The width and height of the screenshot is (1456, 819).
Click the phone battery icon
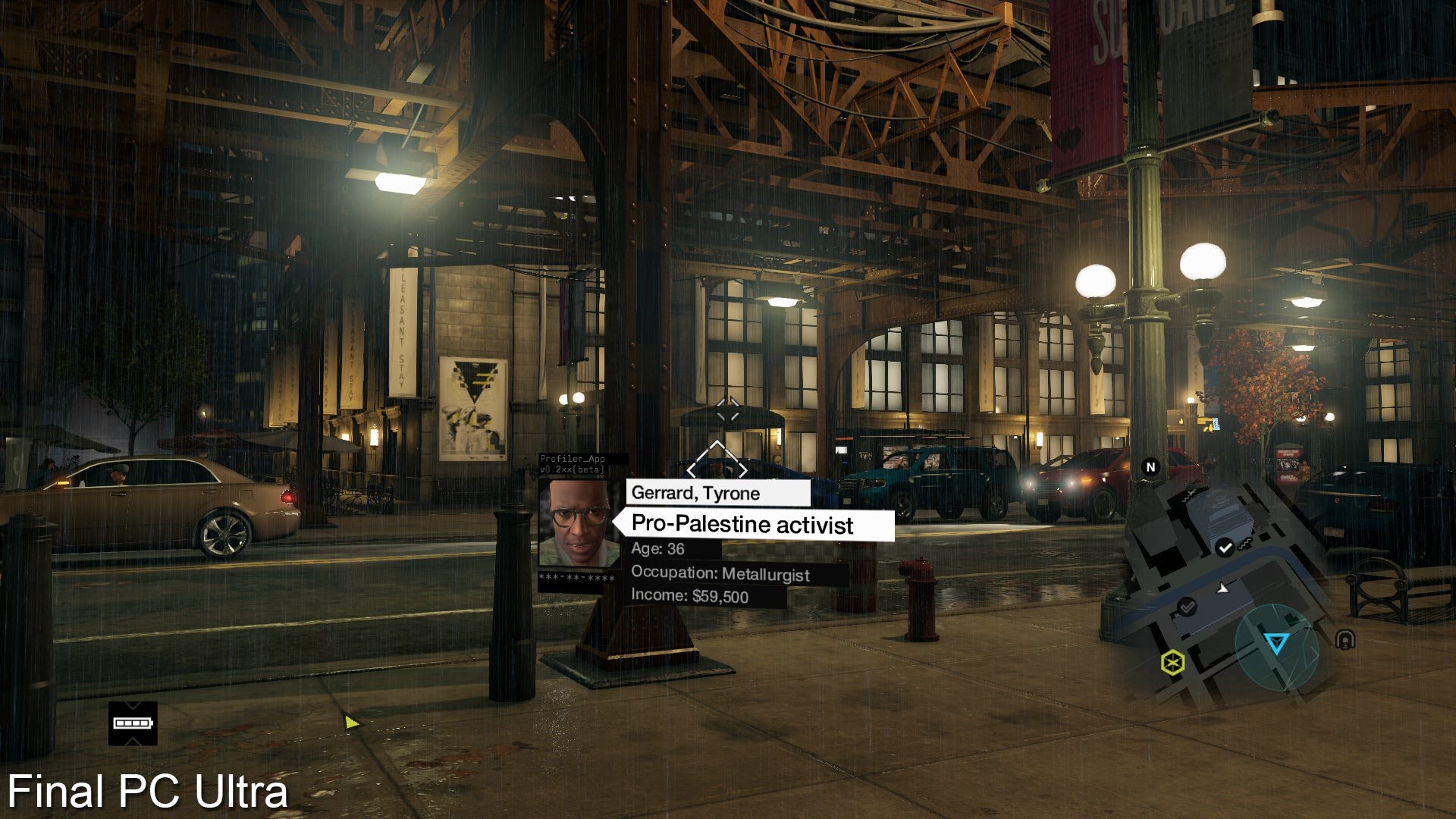pyautogui.click(x=133, y=723)
